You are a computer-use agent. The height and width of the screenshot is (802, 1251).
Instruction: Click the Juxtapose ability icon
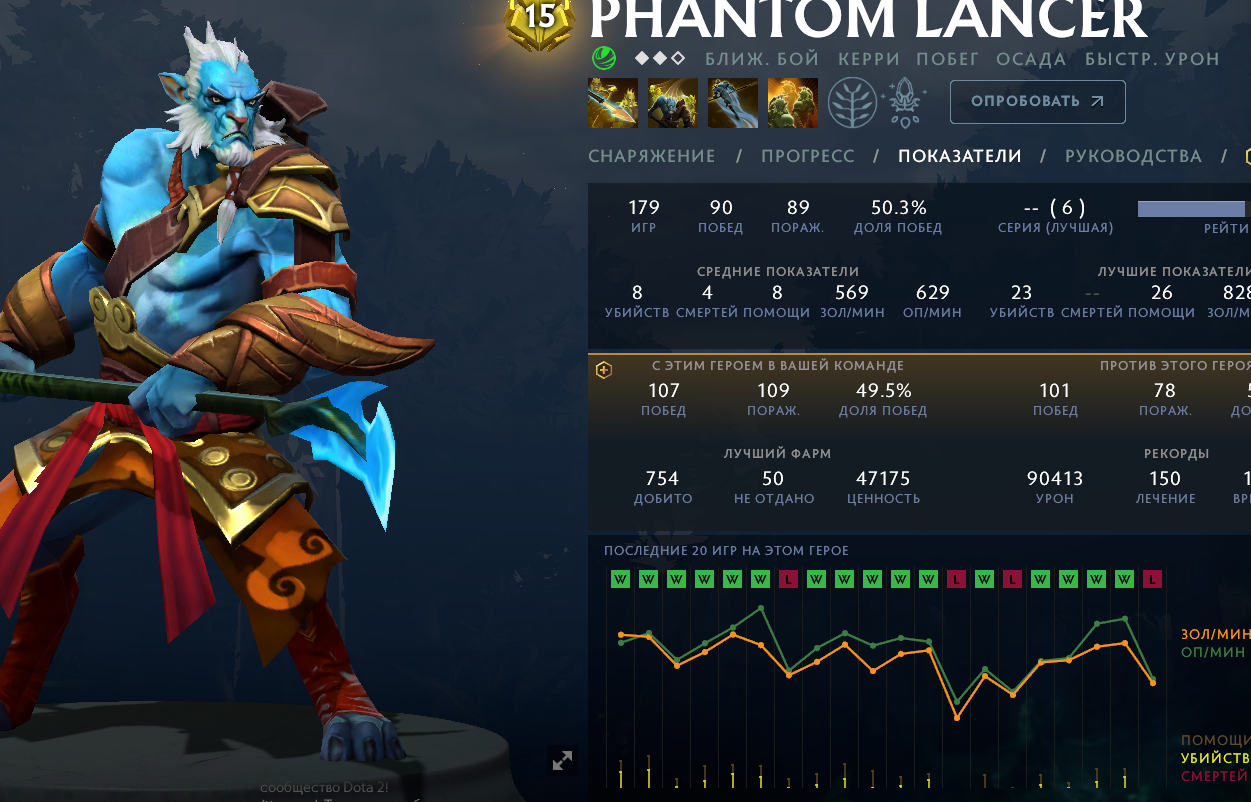pyautogui.click(x=793, y=103)
